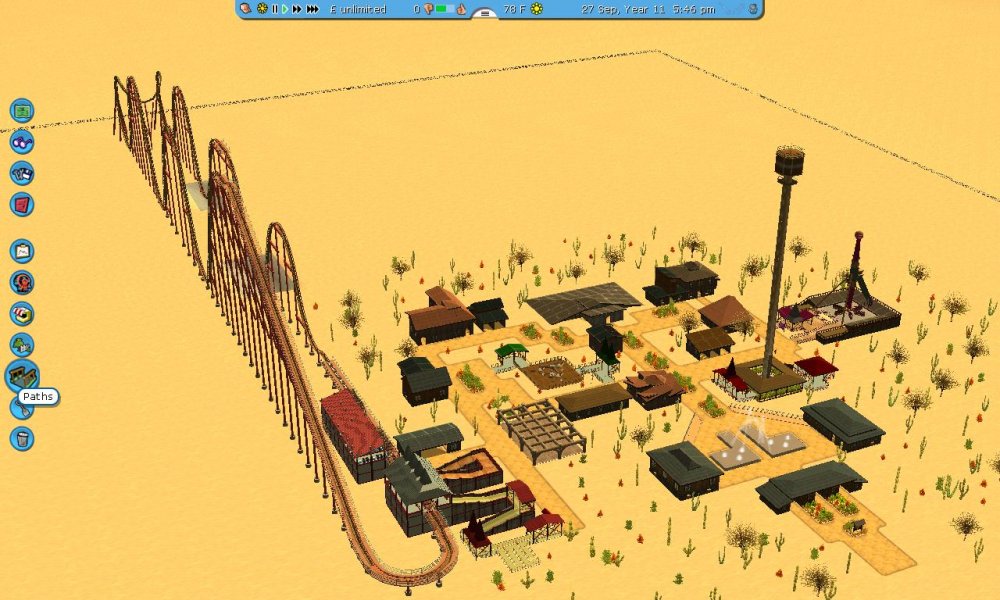The image size is (1000, 600).
Task: Set game to double fast-forward speed
Action: point(297,9)
